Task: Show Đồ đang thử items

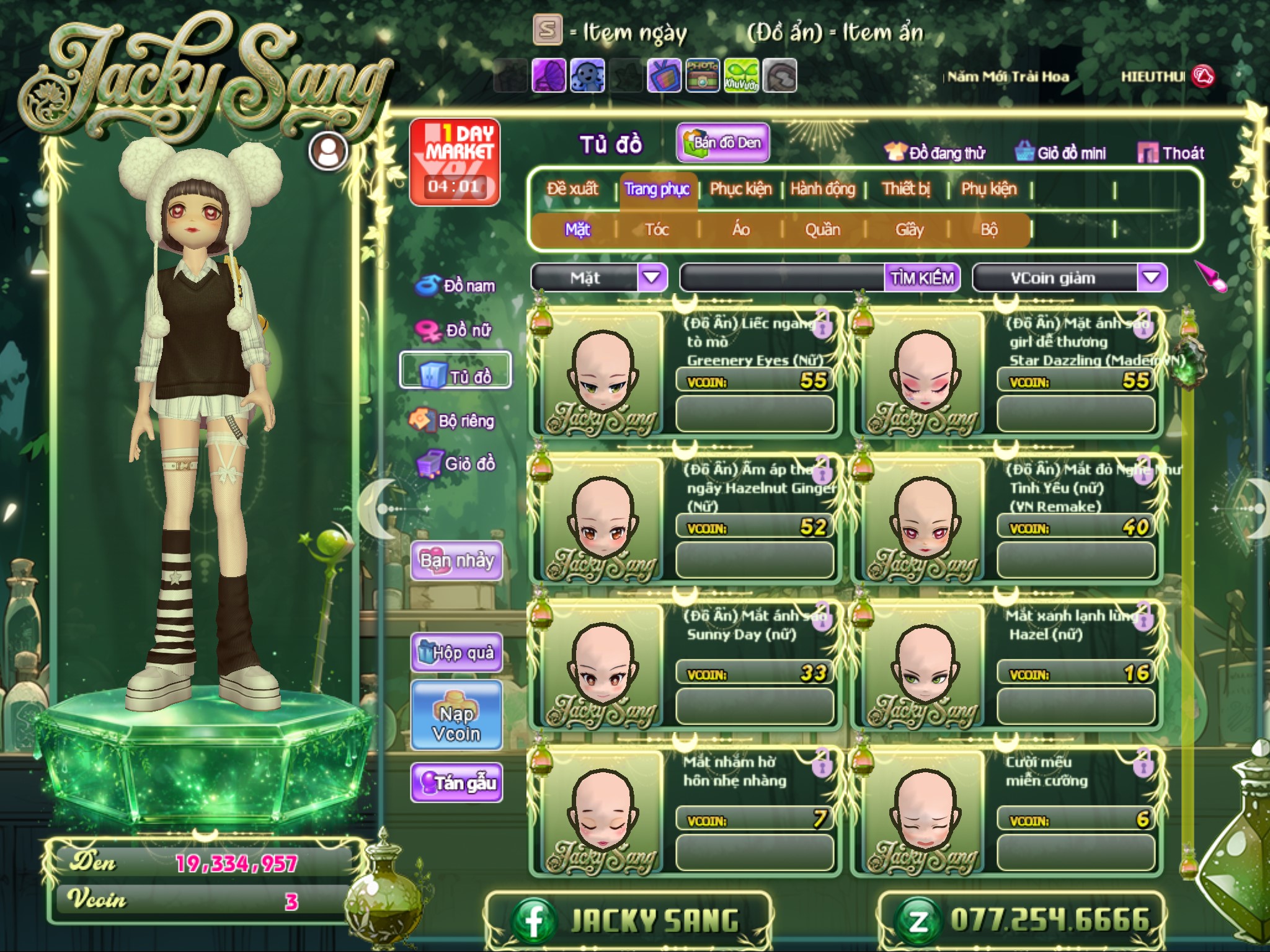Action: (935, 153)
